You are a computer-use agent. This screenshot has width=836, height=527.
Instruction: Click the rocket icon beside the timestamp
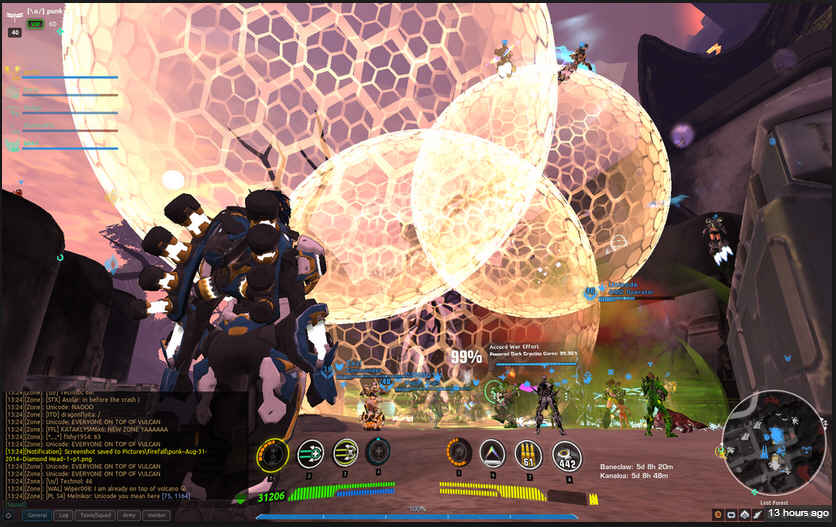point(757,514)
